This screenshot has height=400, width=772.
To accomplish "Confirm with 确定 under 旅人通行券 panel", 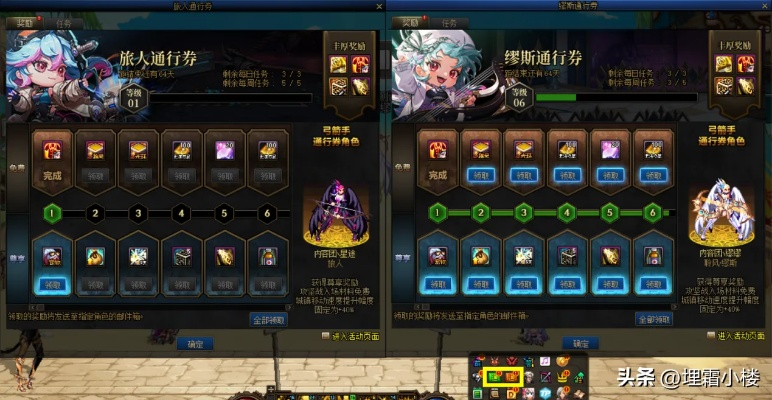I will tap(193, 344).
